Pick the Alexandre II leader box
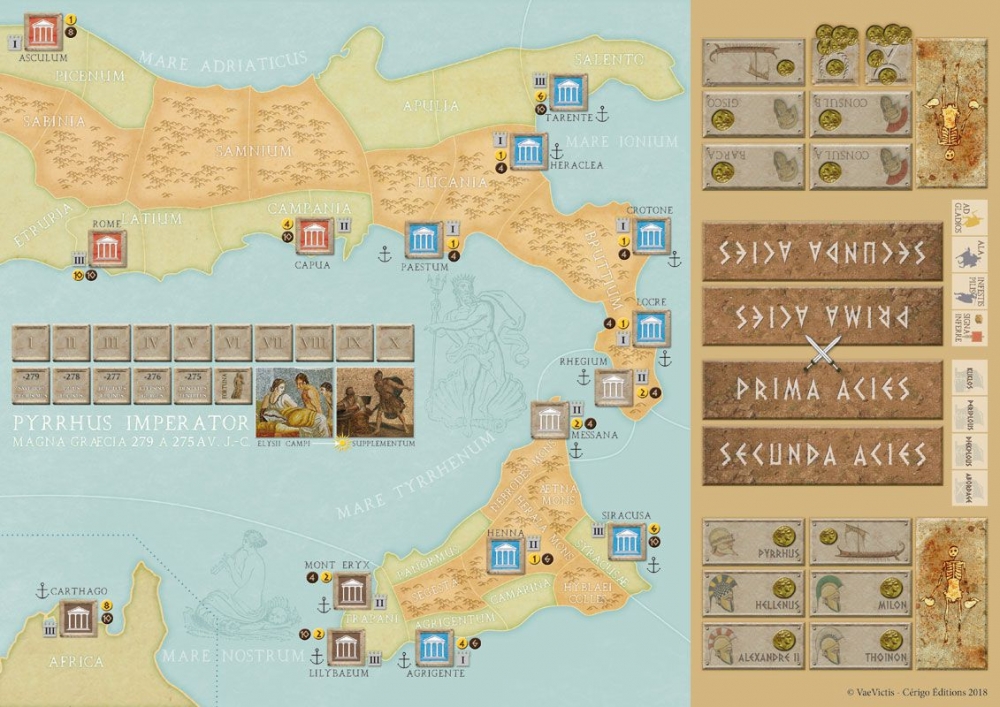This screenshot has height=707, width=1000. (753, 646)
